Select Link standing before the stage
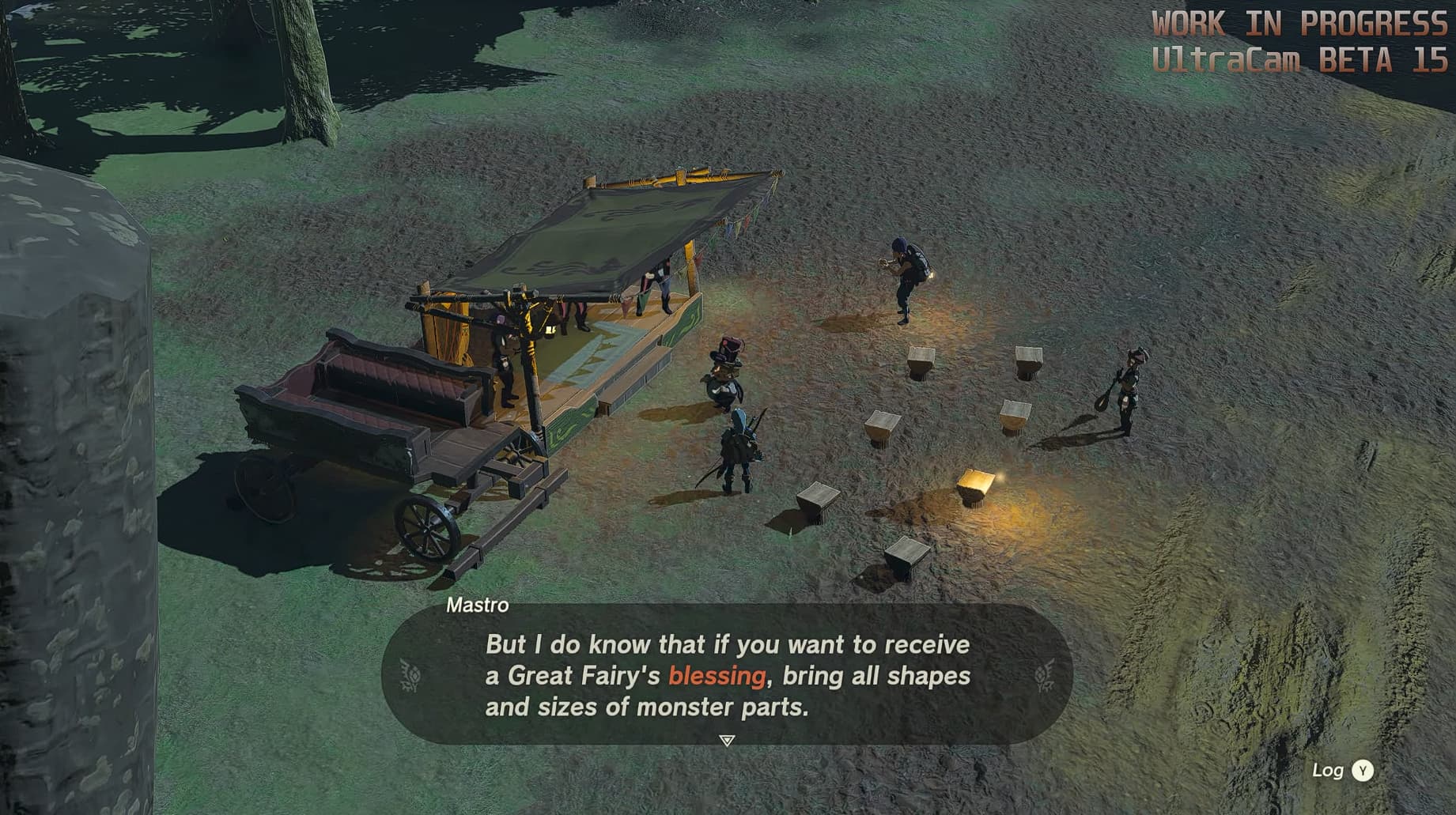Screen dimensions: 1456x815 coord(739,443)
